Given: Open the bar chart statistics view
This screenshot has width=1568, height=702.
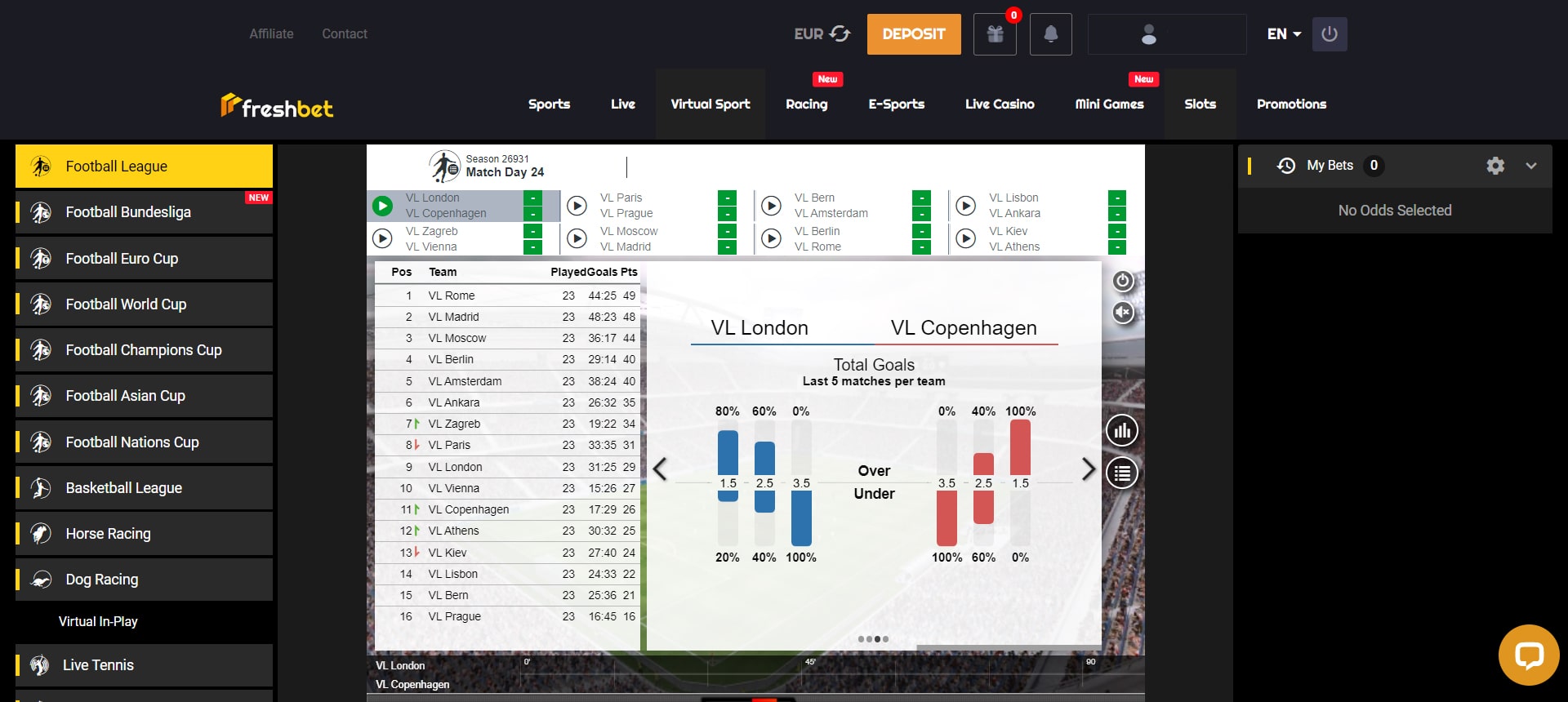Looking at the screenshot, I should [1122, 431].
